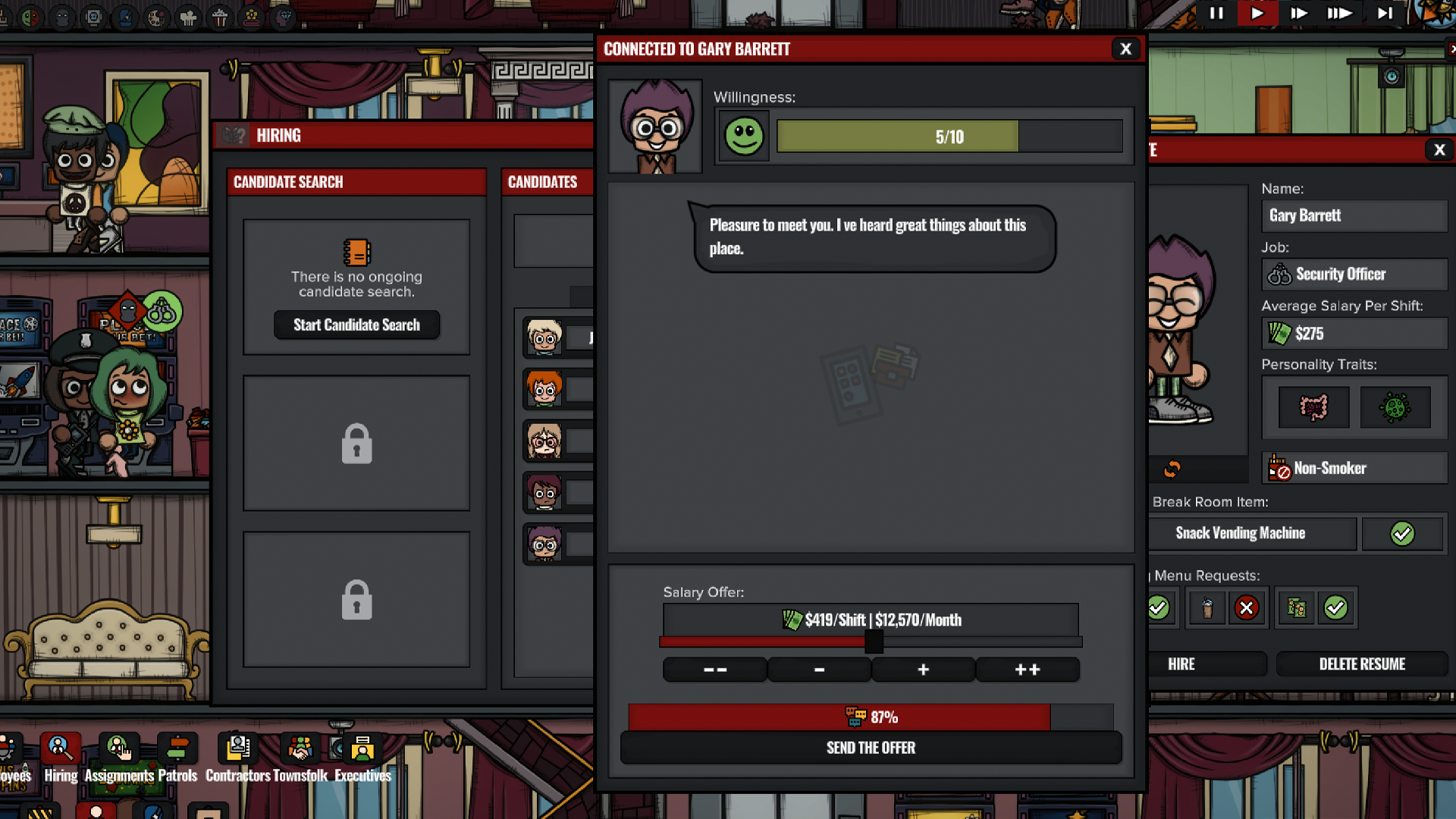The image size is (1456, 819).
Task: Set game to normal play speed
Action: 1257,13
